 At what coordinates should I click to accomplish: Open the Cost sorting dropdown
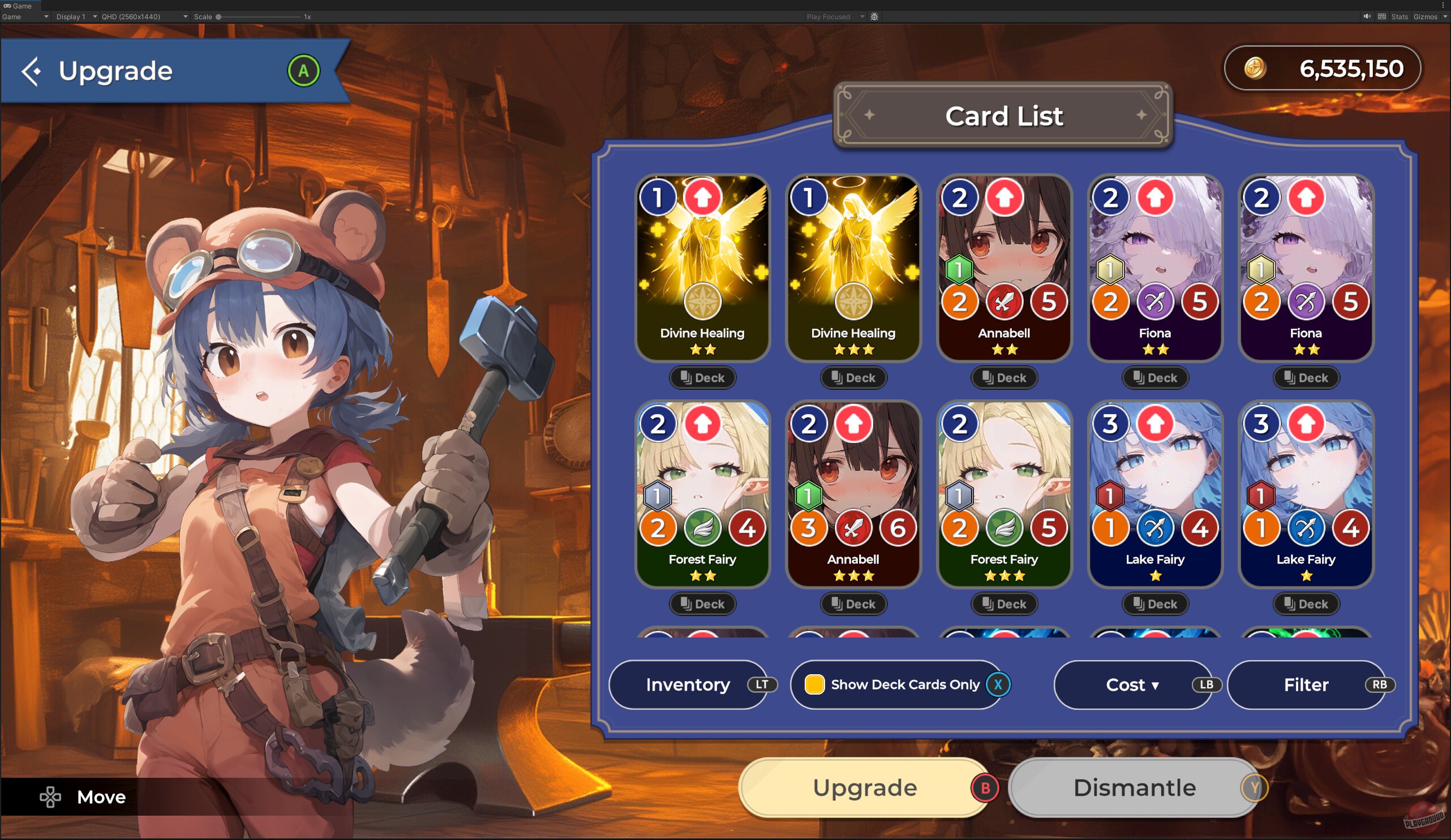pyautogui.click(x=1132, y=684)
